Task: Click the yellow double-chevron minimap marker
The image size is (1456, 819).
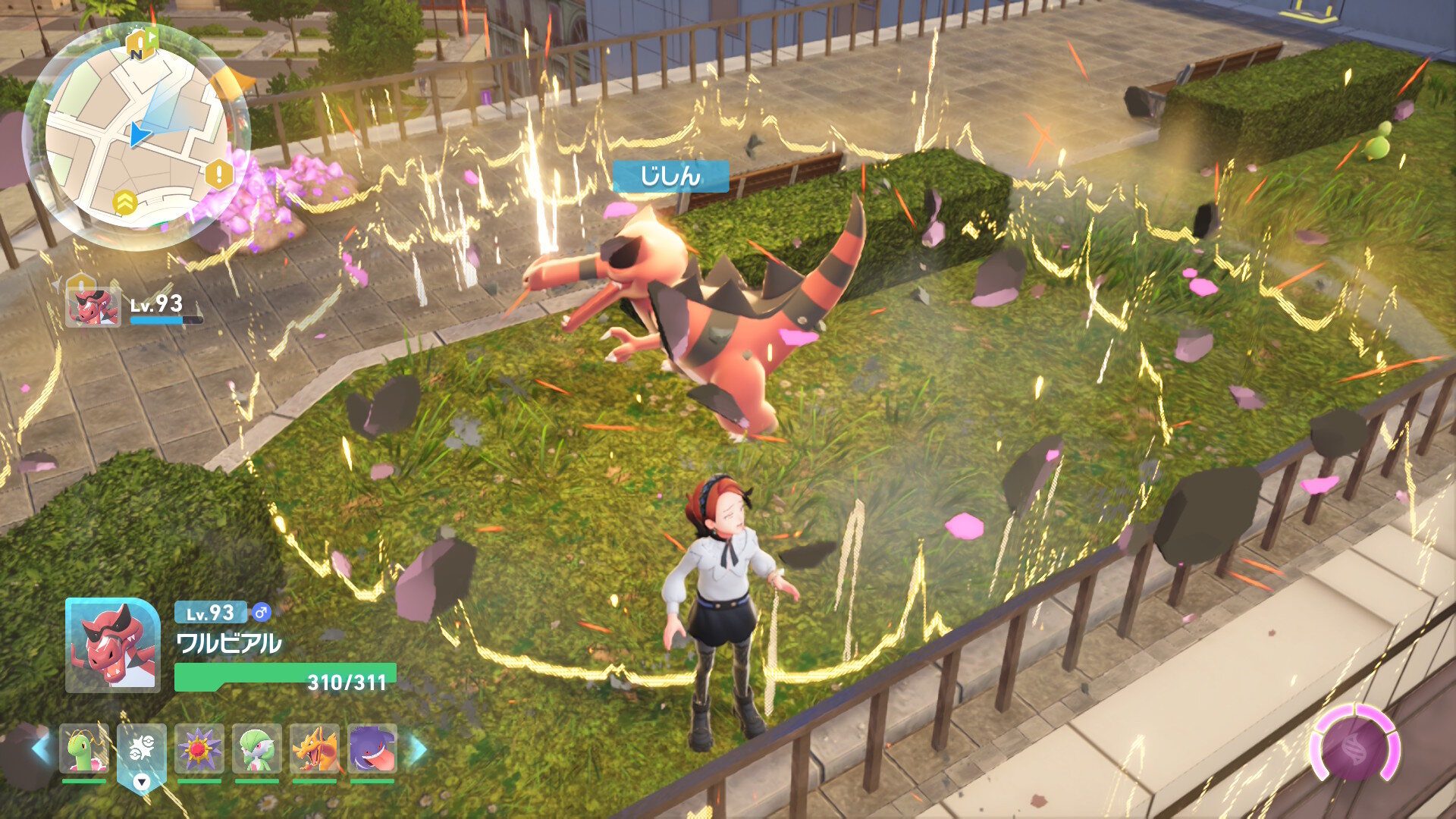Action: coord(125,202)
